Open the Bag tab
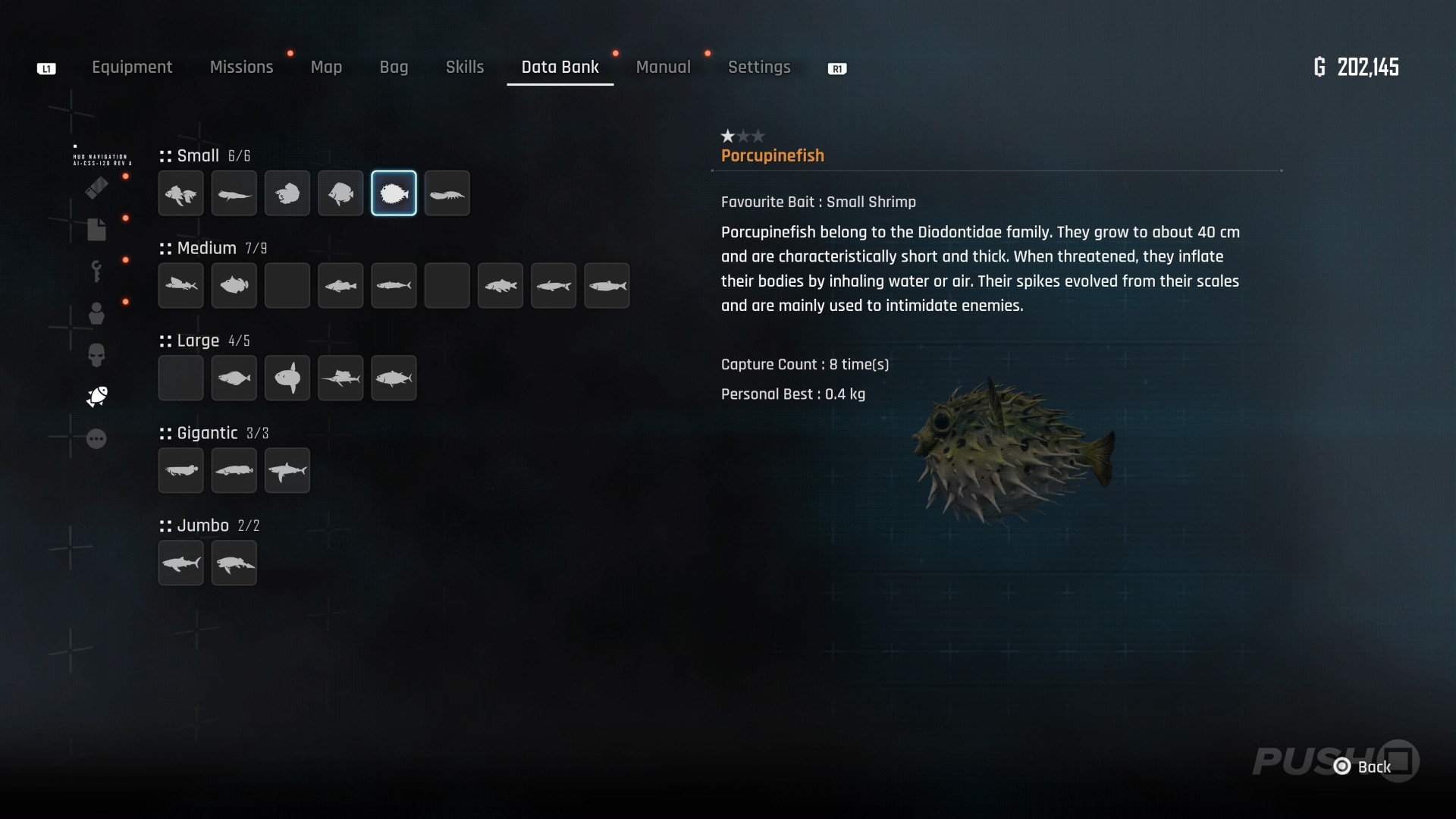The height and width of the screenshot is (819, 1456). click(394, 67)
